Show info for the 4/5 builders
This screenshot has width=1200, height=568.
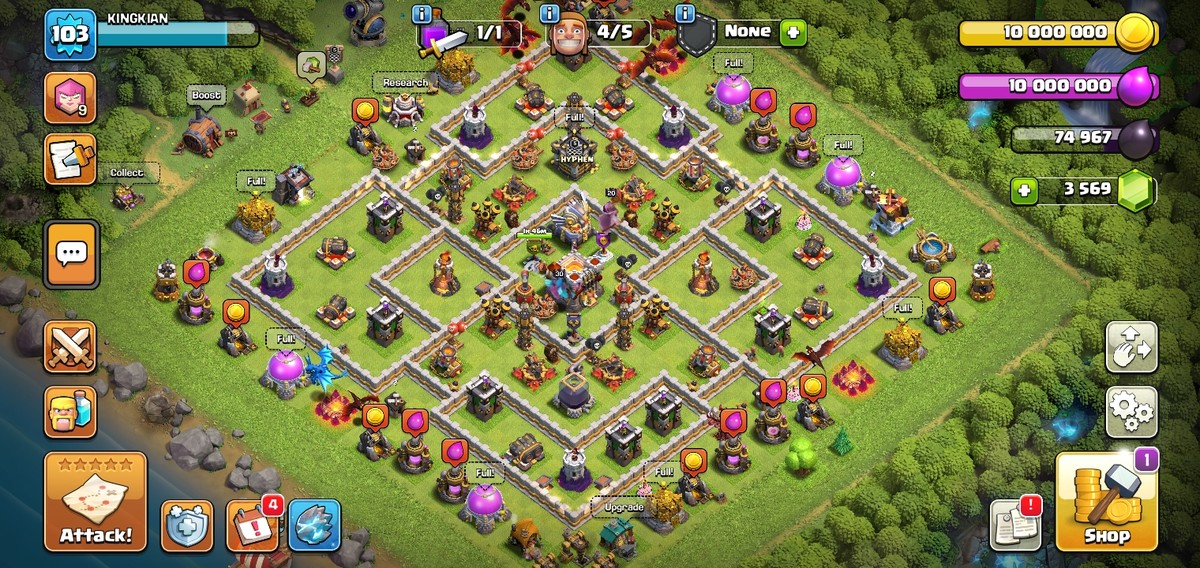[x=549, y=13]
